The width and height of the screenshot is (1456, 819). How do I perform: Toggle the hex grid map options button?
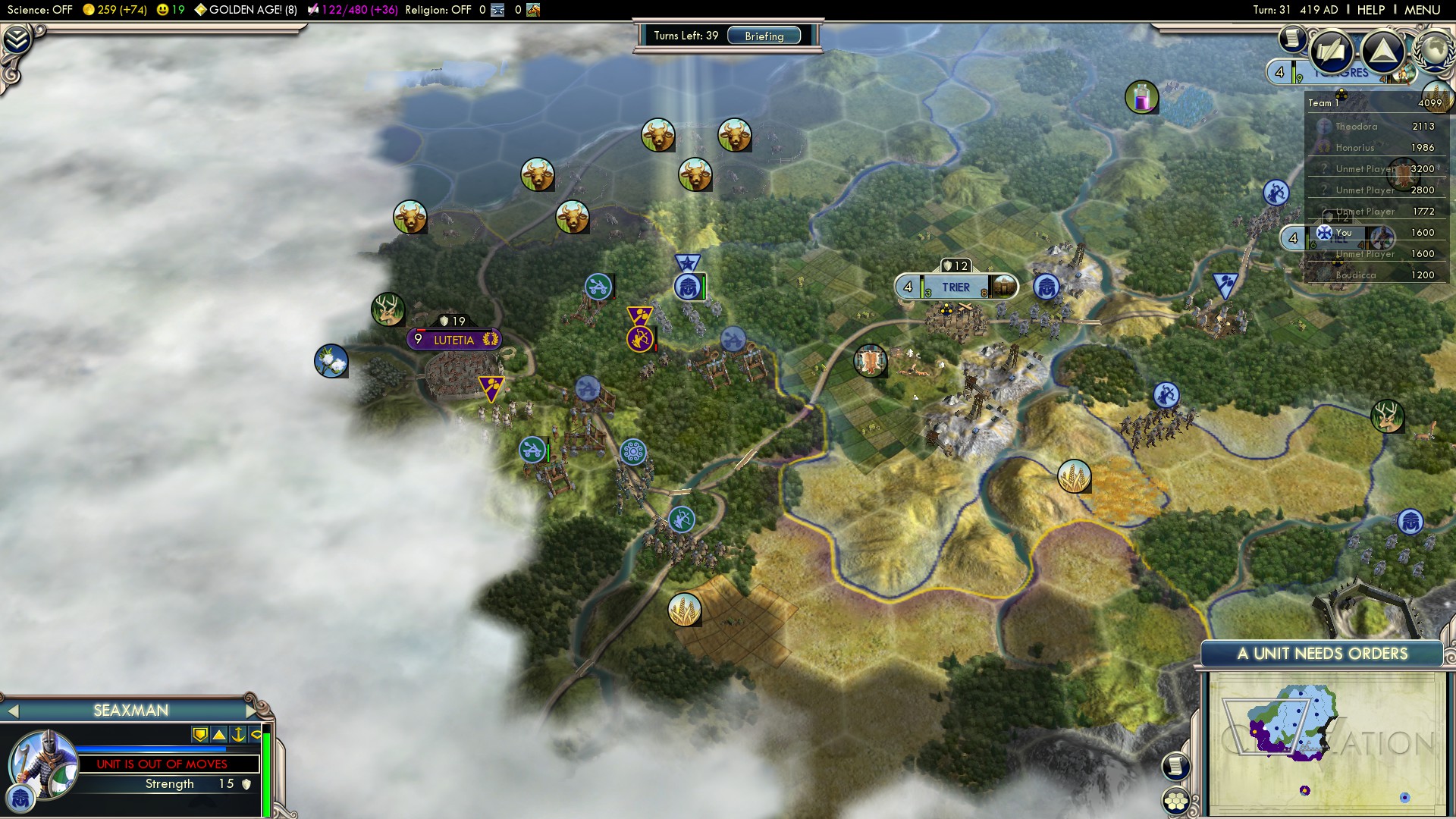[1176, 801]
